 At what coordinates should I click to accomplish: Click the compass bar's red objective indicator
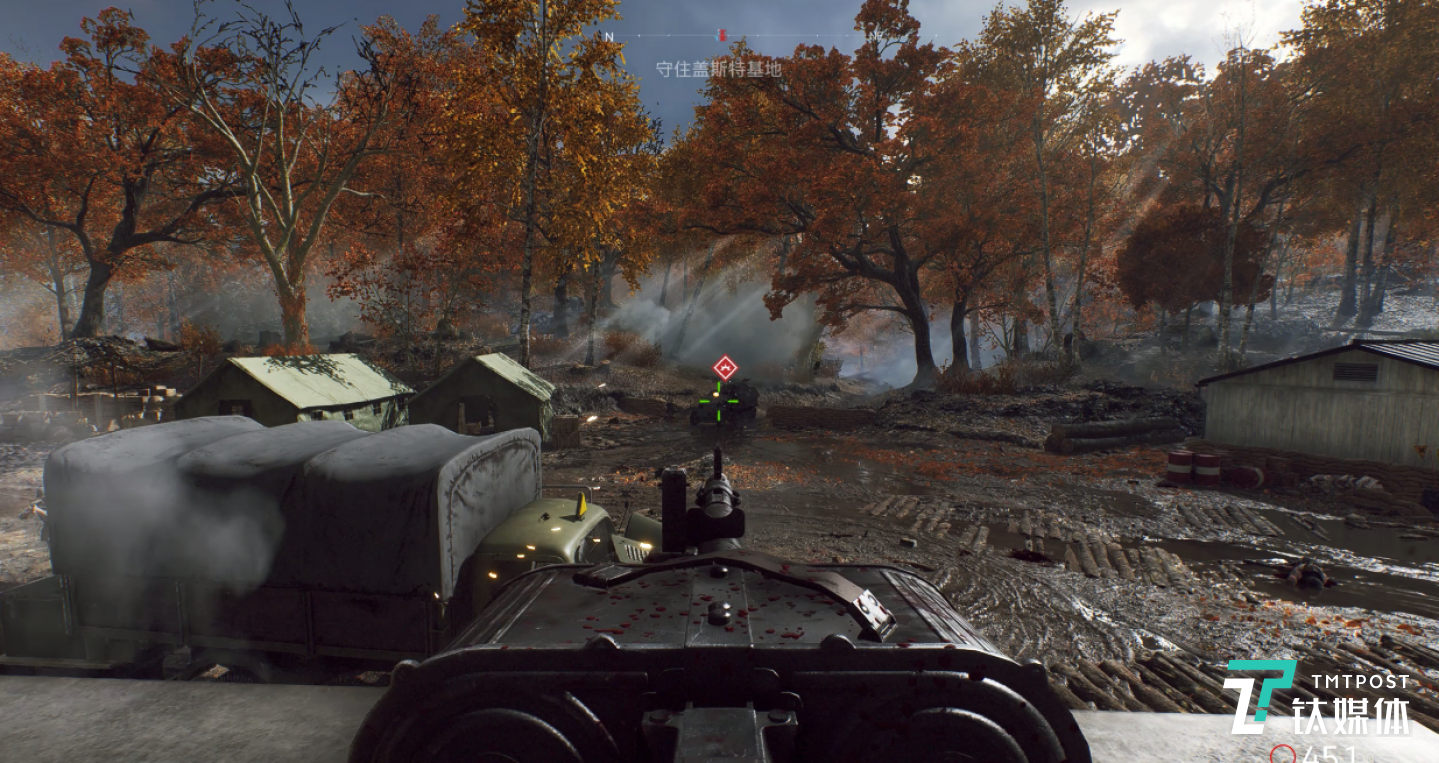tap(722, 35)
